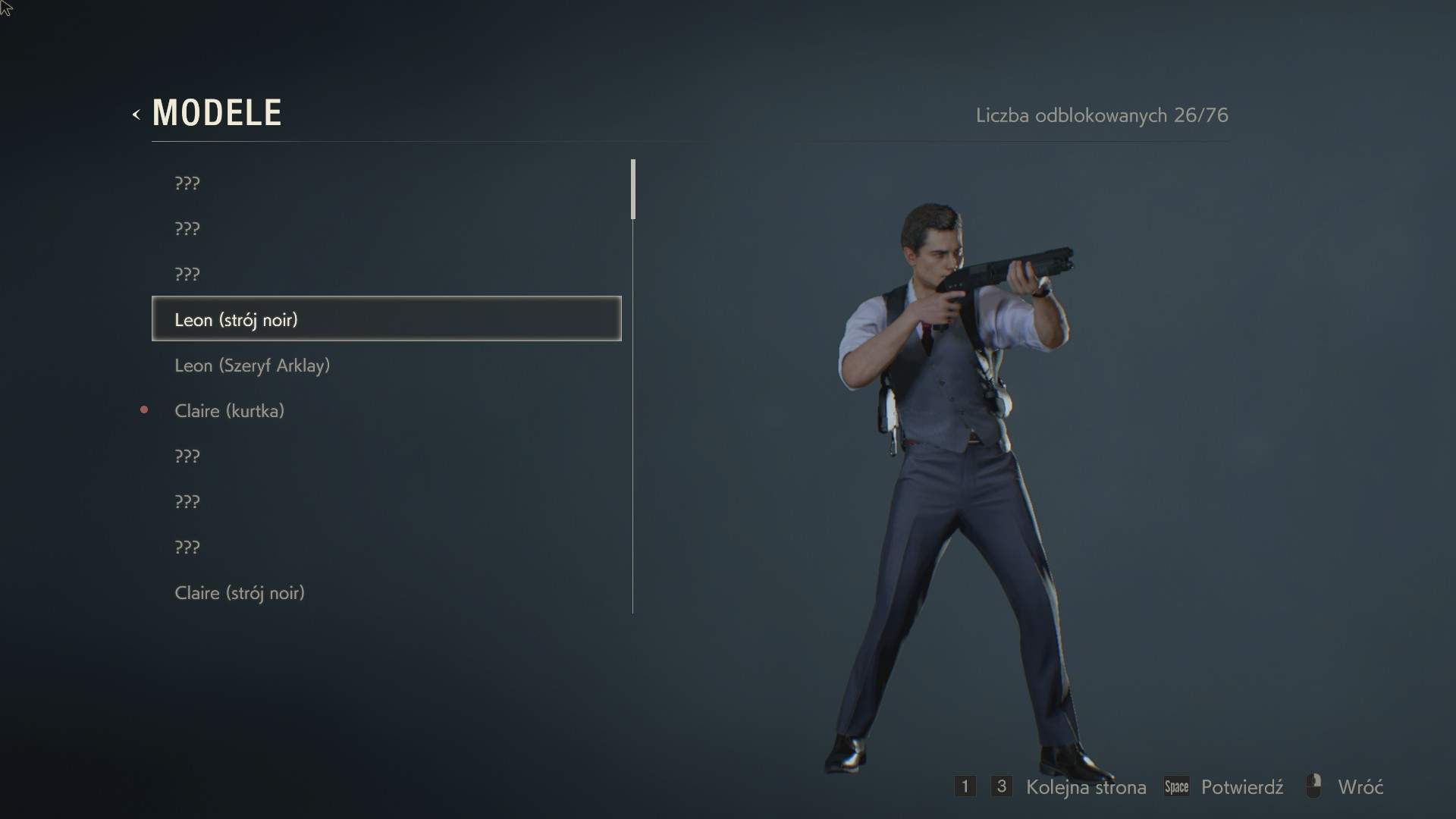Image resolution: width=1456 pixels, height=819 pixels.
Task: Click the back arrow beside MODELE
Action: click(136, 115)
